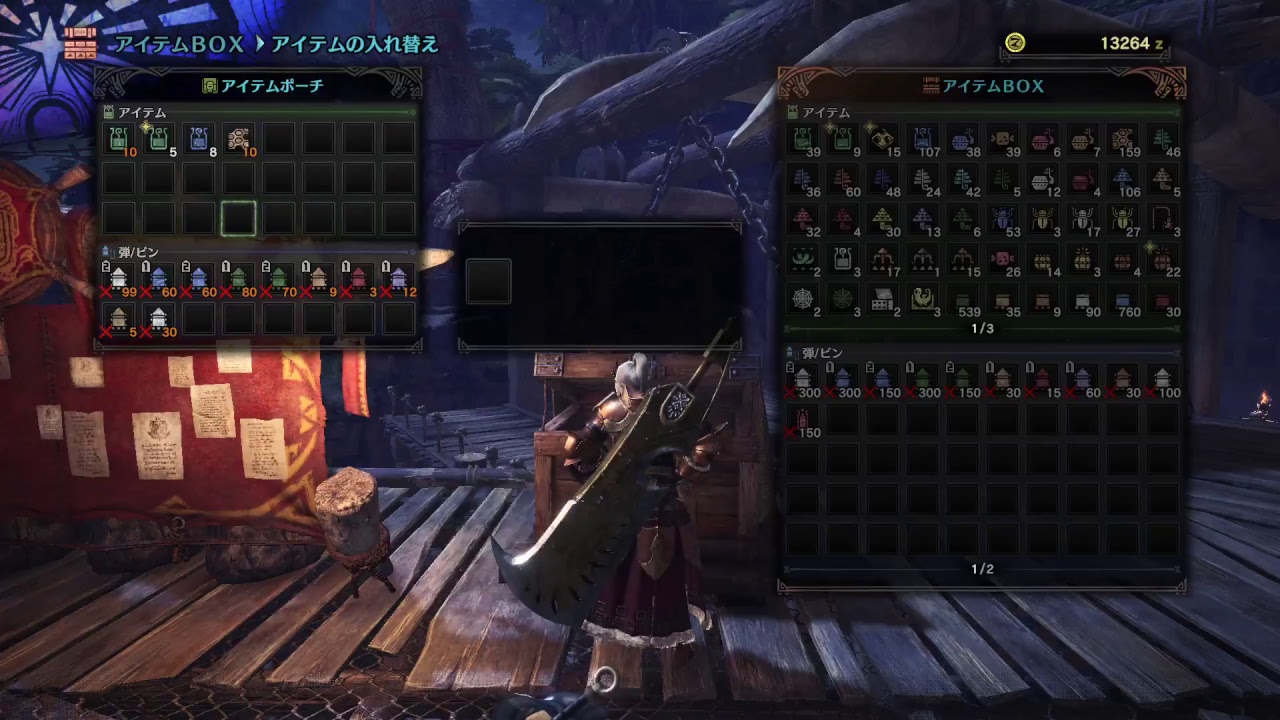Pick the blue item stack of 760
The width and height of the screenshot is (1280, 720).
pyautogui.click(x=1123, y=299)
